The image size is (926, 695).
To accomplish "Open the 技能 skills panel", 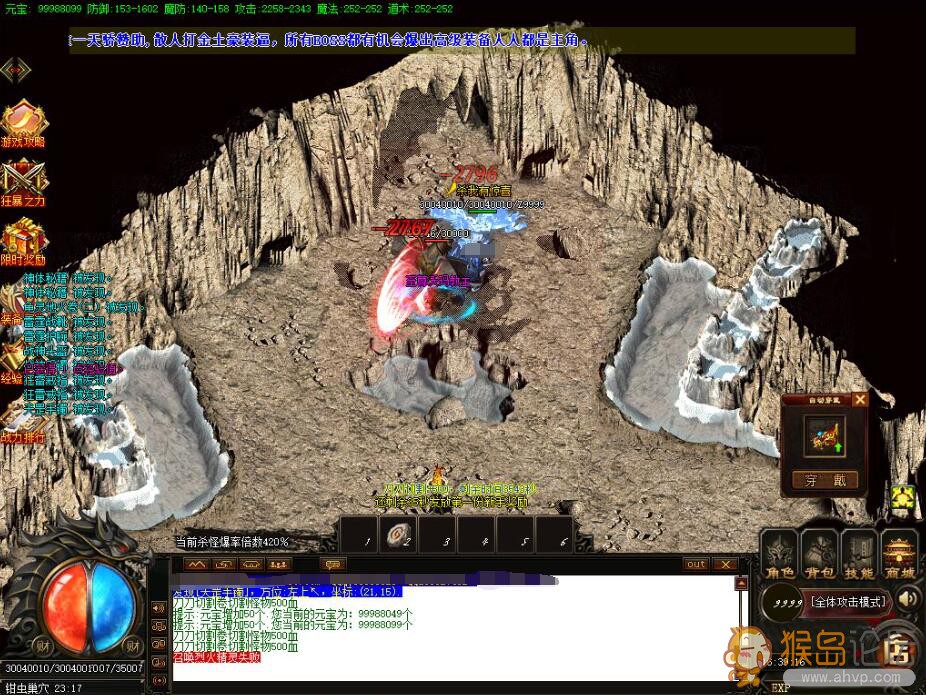I will (x=859, y=555).
